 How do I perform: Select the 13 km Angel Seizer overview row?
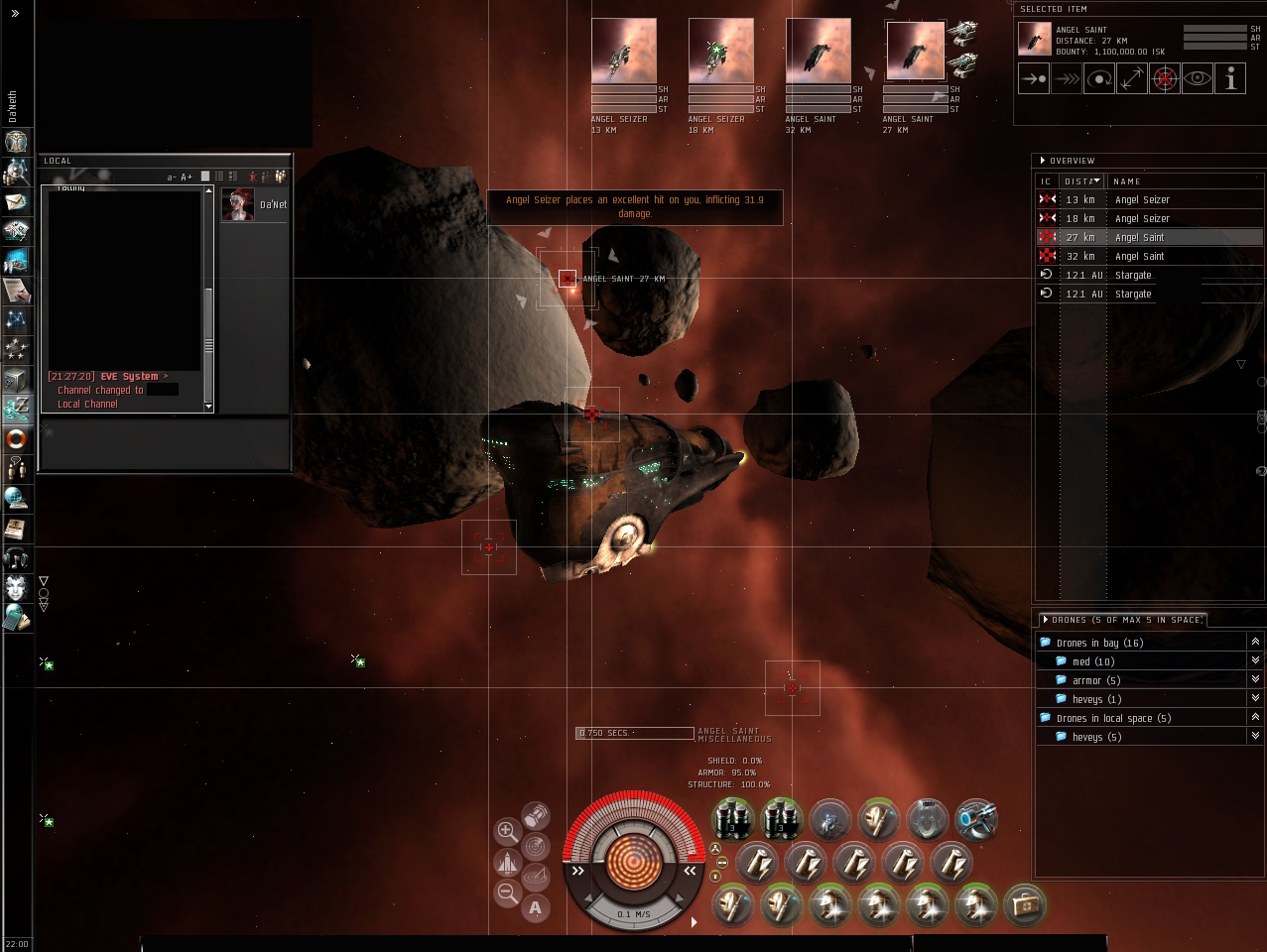point(1142,199)
